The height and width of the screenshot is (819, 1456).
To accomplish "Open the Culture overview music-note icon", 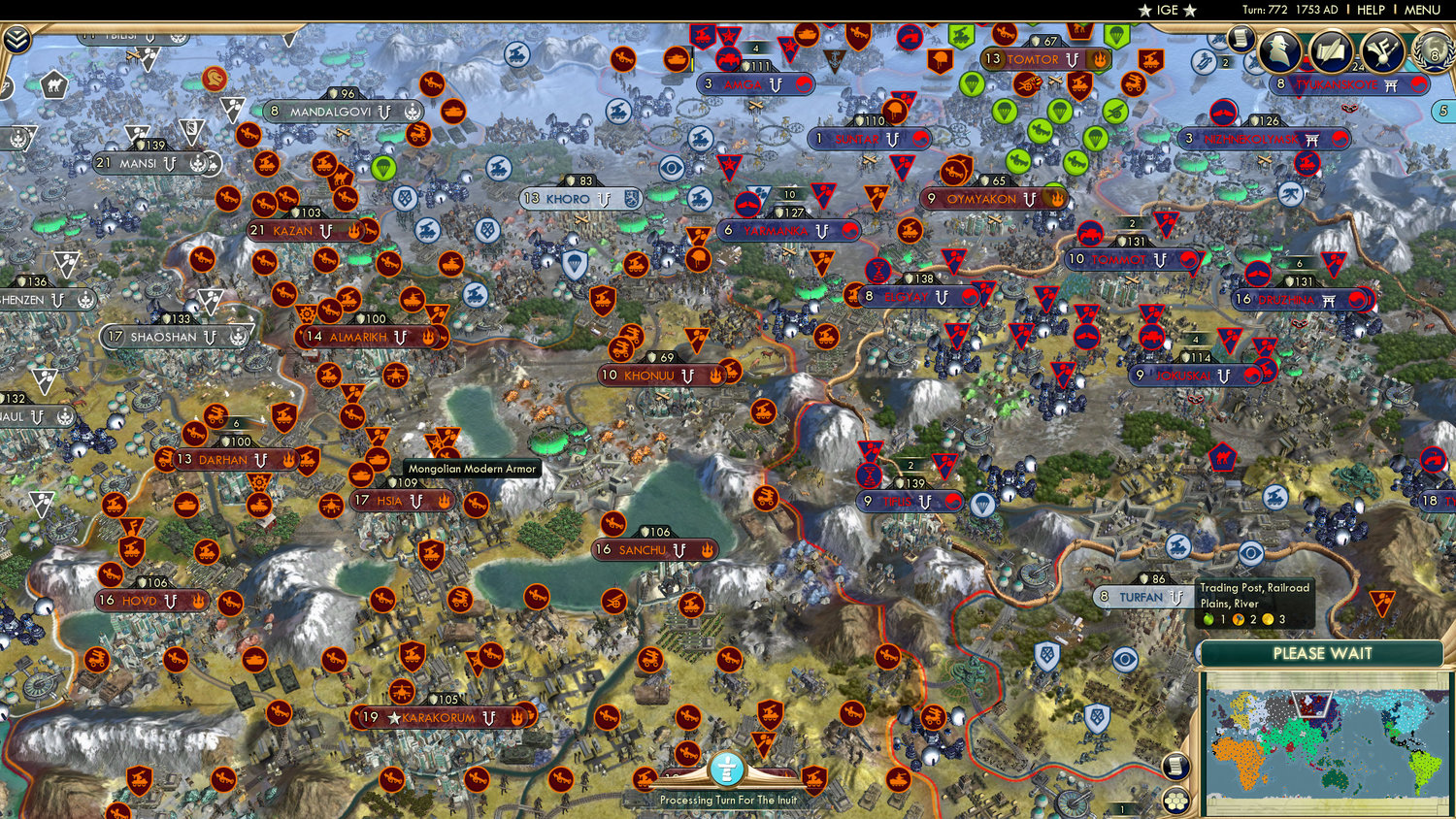I will pos(1382,49).
